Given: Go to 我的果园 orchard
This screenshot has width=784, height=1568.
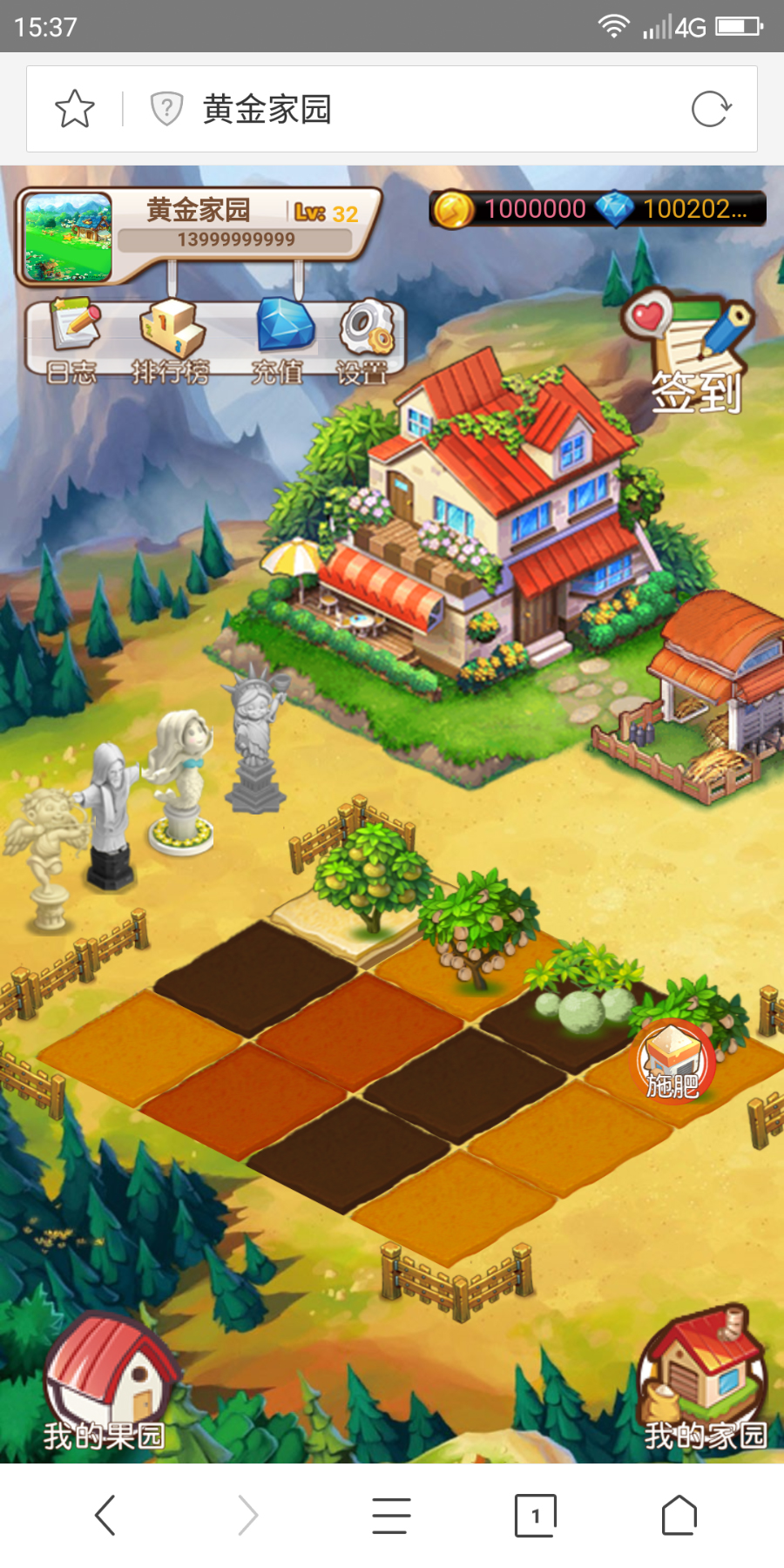Looking at the screenshot, I should (106, 1385).
